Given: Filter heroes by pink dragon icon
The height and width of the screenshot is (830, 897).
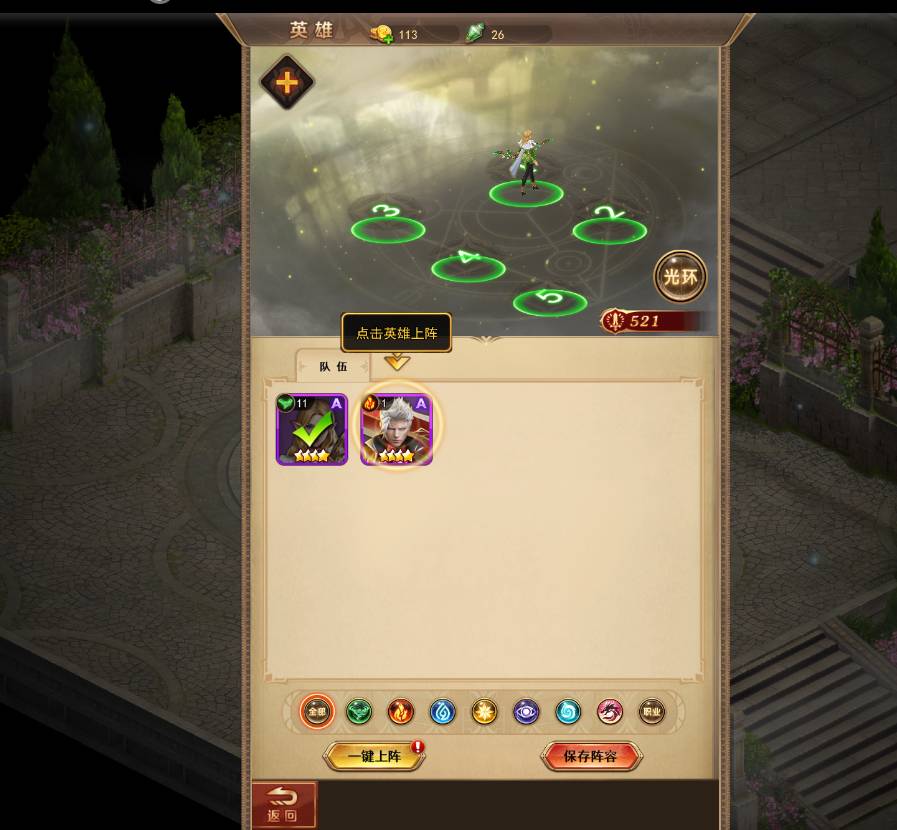Looking at the screenshot, I should (610, 712).
